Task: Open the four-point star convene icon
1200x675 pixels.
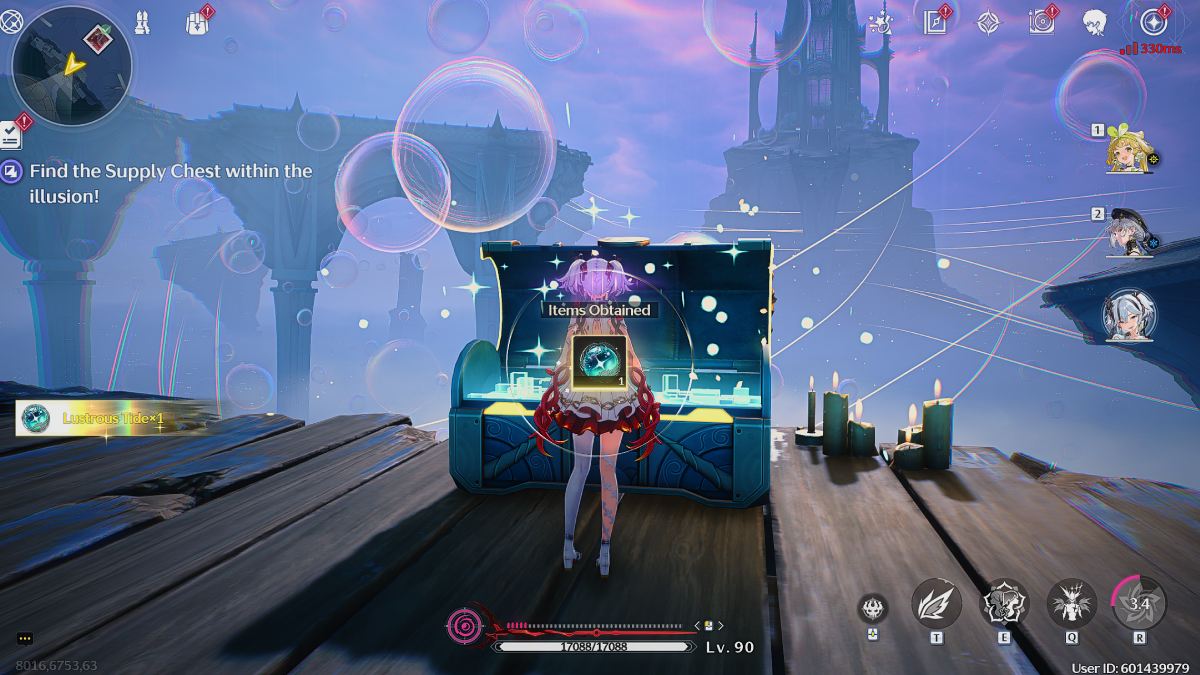Action: click(x=988, y=21)
